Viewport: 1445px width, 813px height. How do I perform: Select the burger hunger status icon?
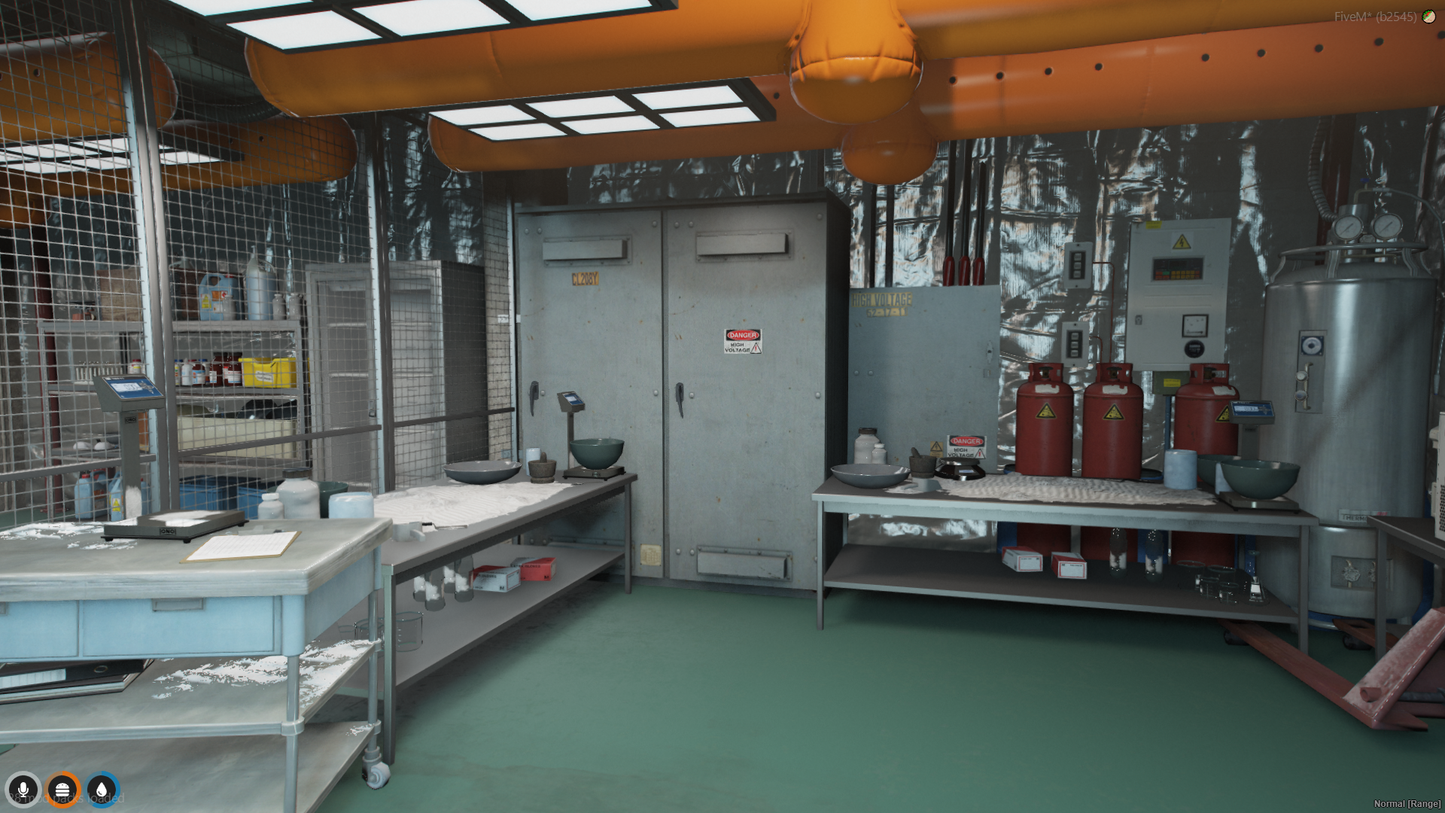(62, 790)
